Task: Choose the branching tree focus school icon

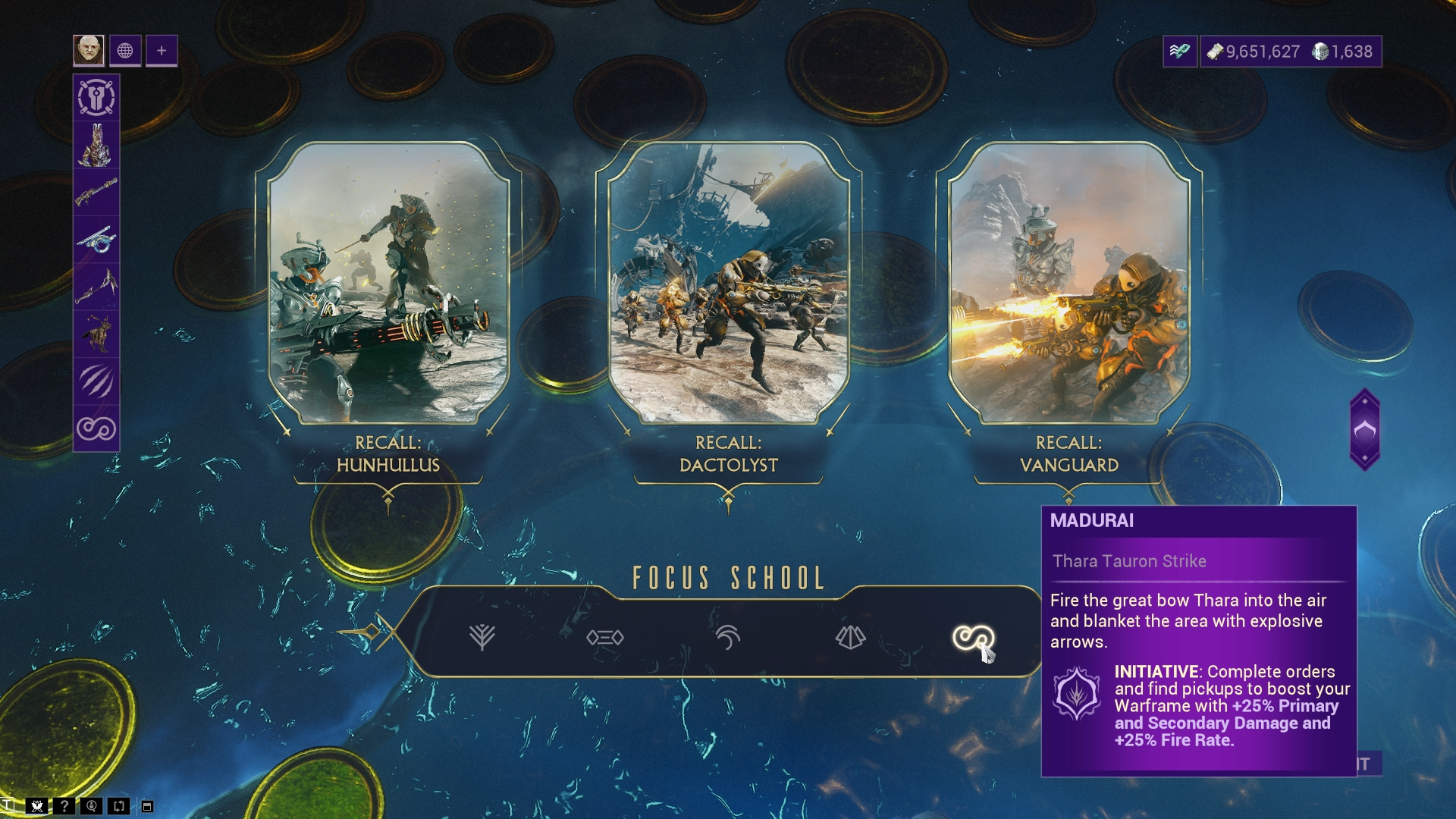Action: coord(482,637)
